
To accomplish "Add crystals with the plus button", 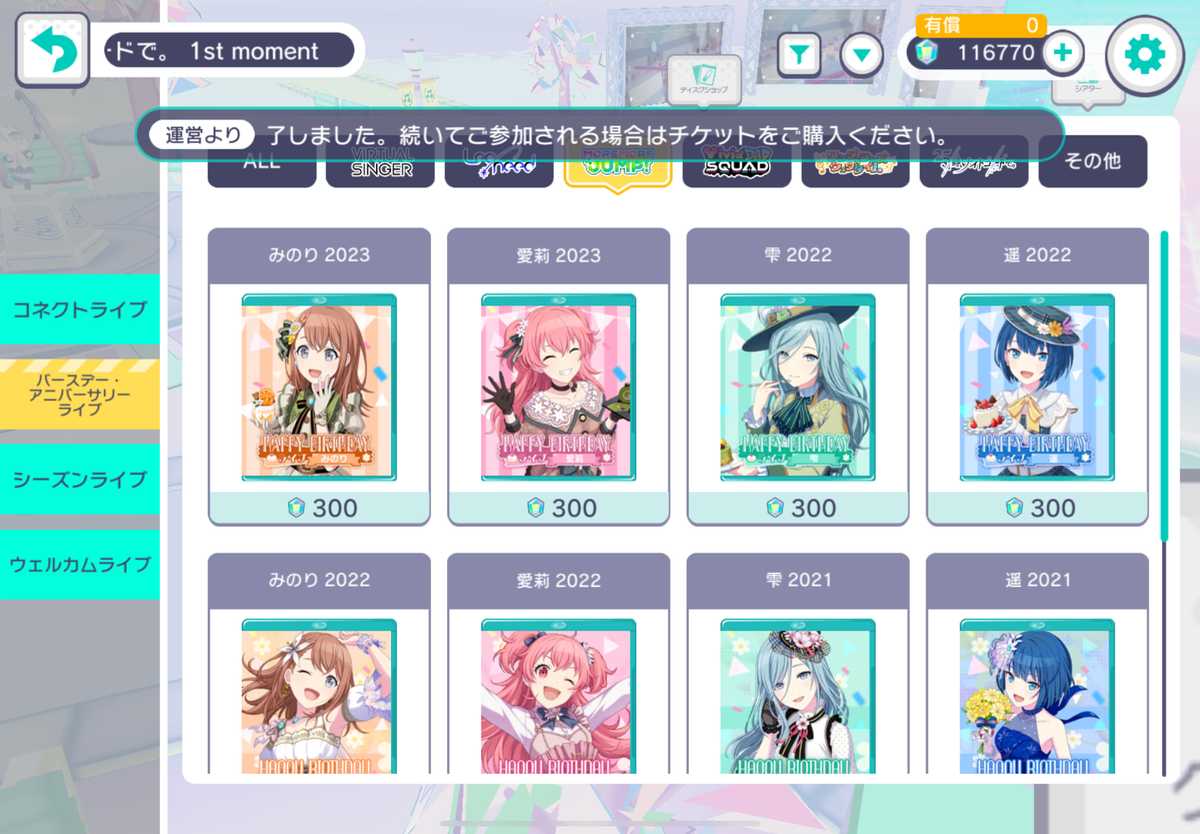I will coord(1063,53).
